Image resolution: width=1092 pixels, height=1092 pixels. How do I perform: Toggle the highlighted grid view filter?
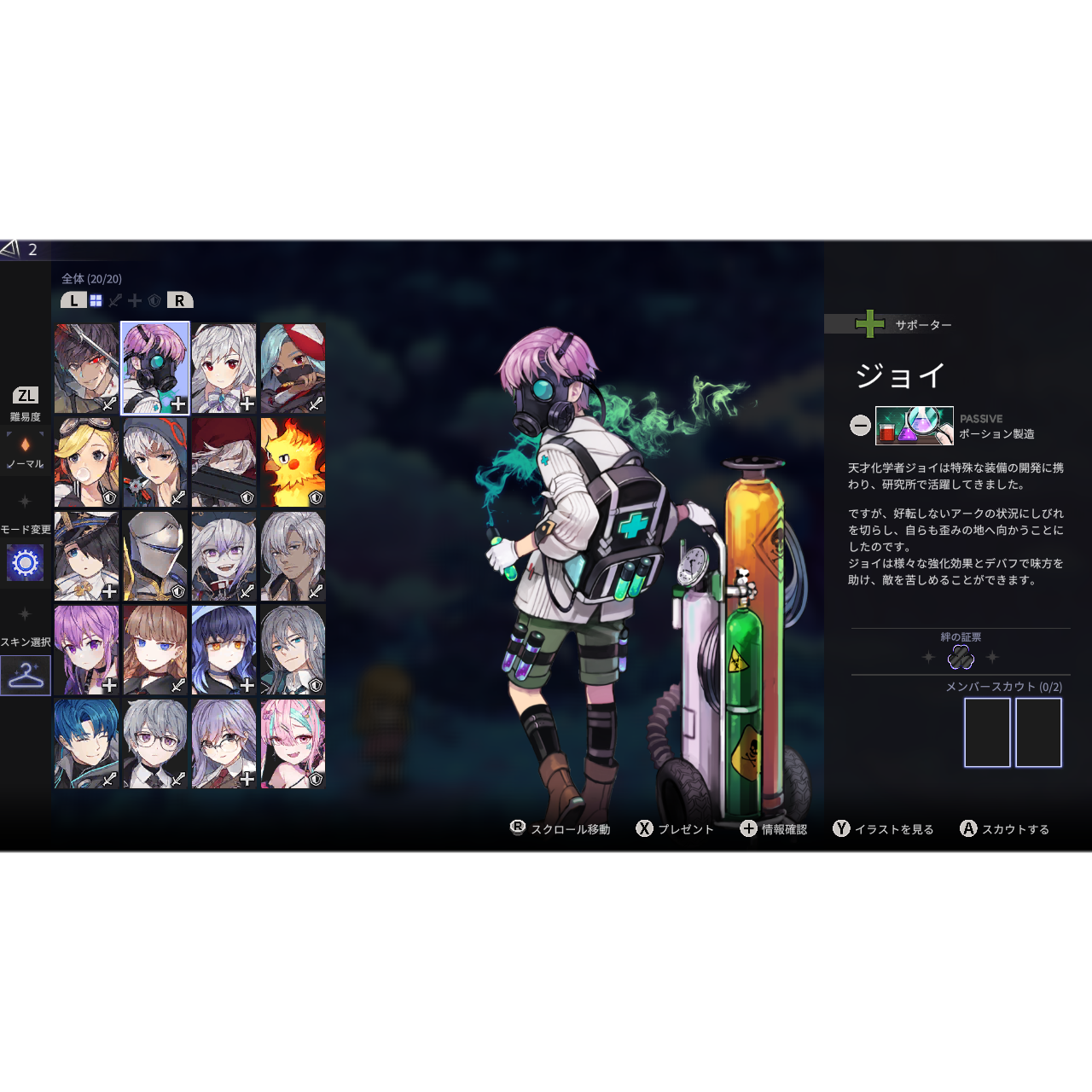[96, 300]
